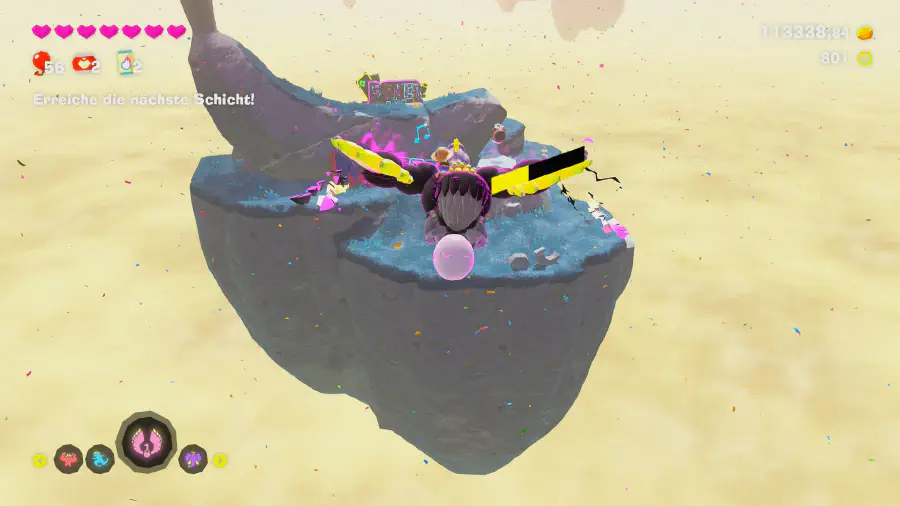Viewport: 900px width, 506px height.
Task: Select the red gorilla transformation icon
Action: coord(68,460)
